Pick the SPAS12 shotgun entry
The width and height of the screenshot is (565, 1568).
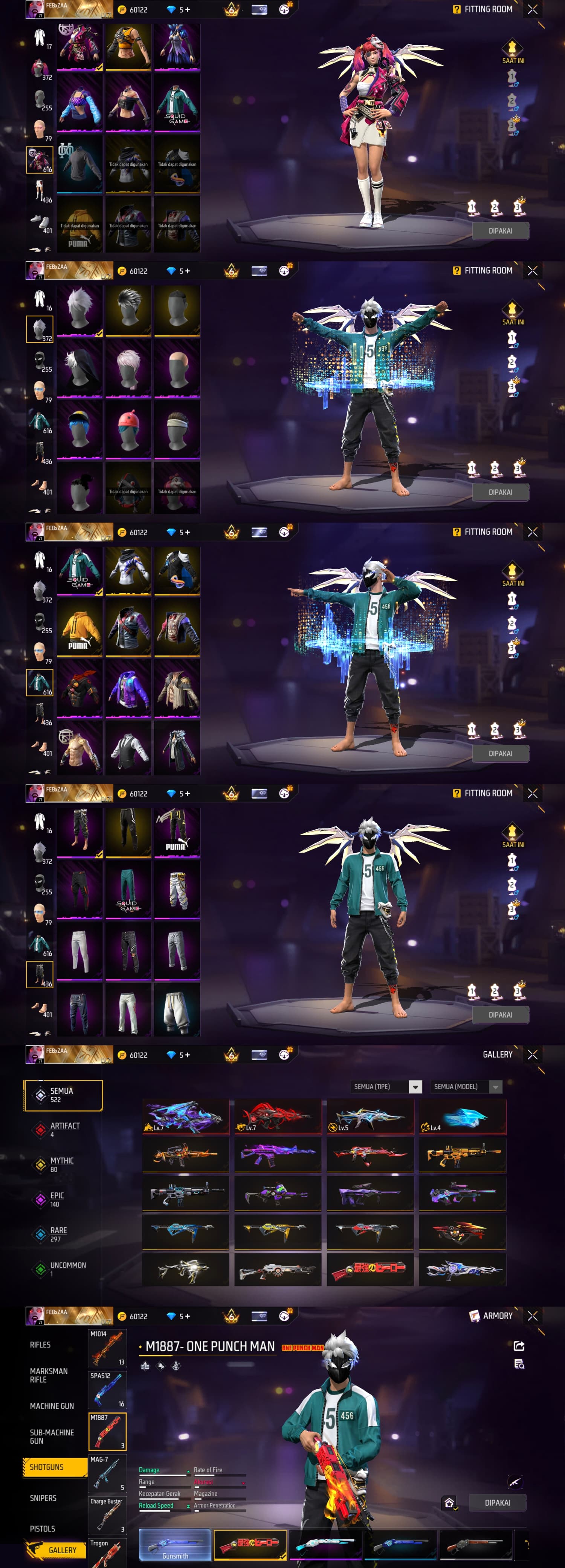coord(108,1390)
